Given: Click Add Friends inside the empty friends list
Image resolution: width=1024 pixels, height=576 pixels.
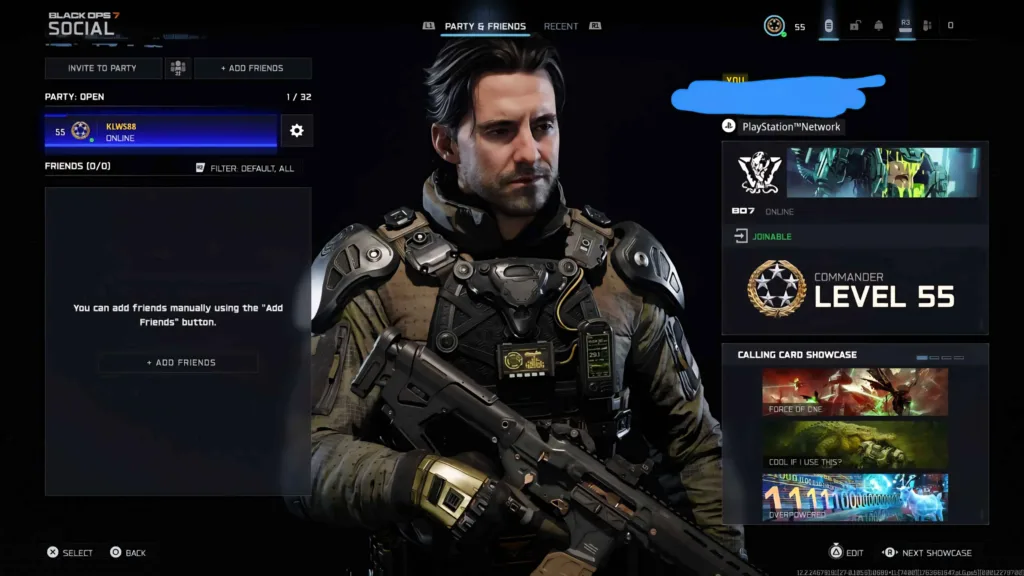Looking at the screenshot, I should (180, 362).
